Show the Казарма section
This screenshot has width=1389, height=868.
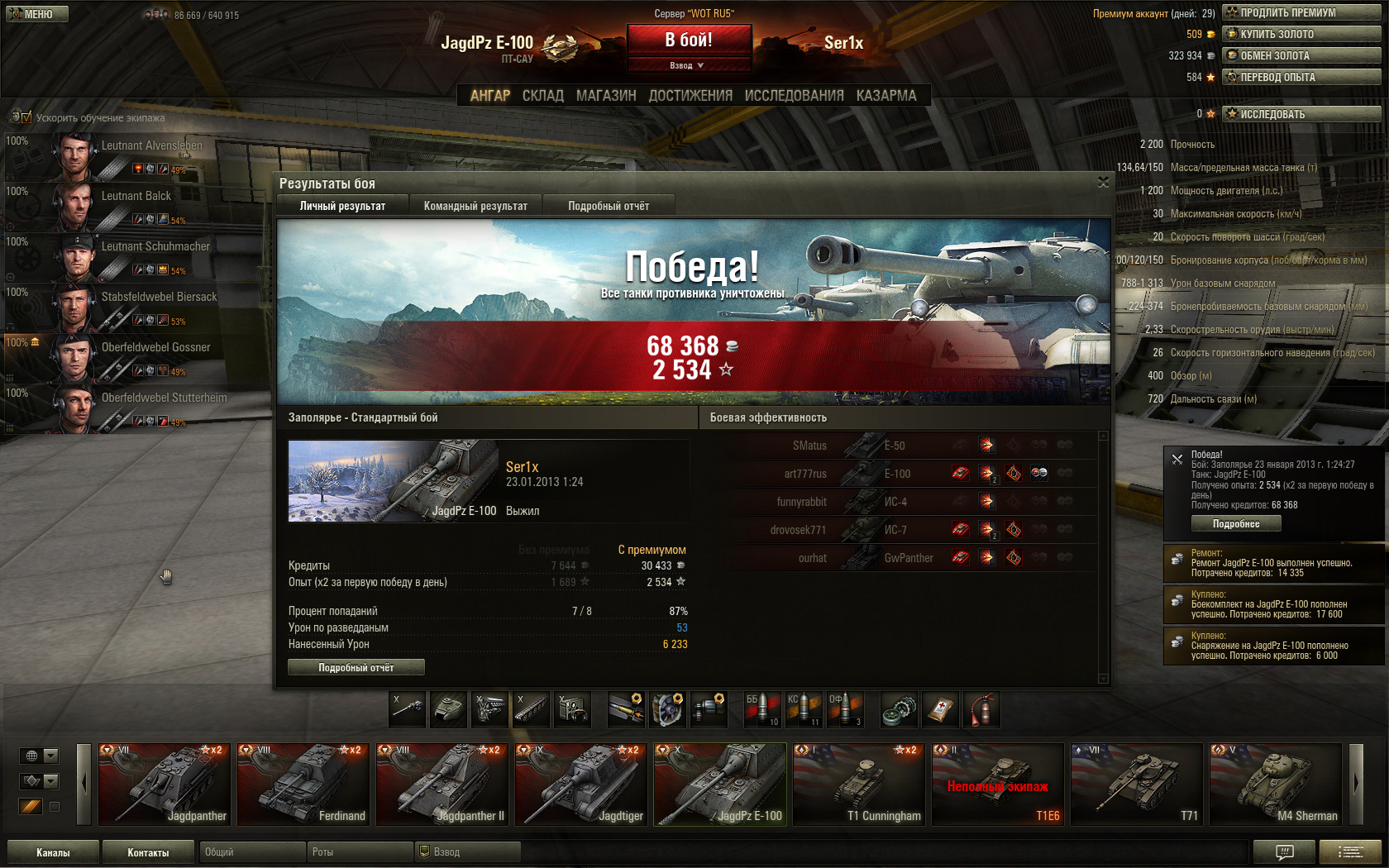click(886, 96)
